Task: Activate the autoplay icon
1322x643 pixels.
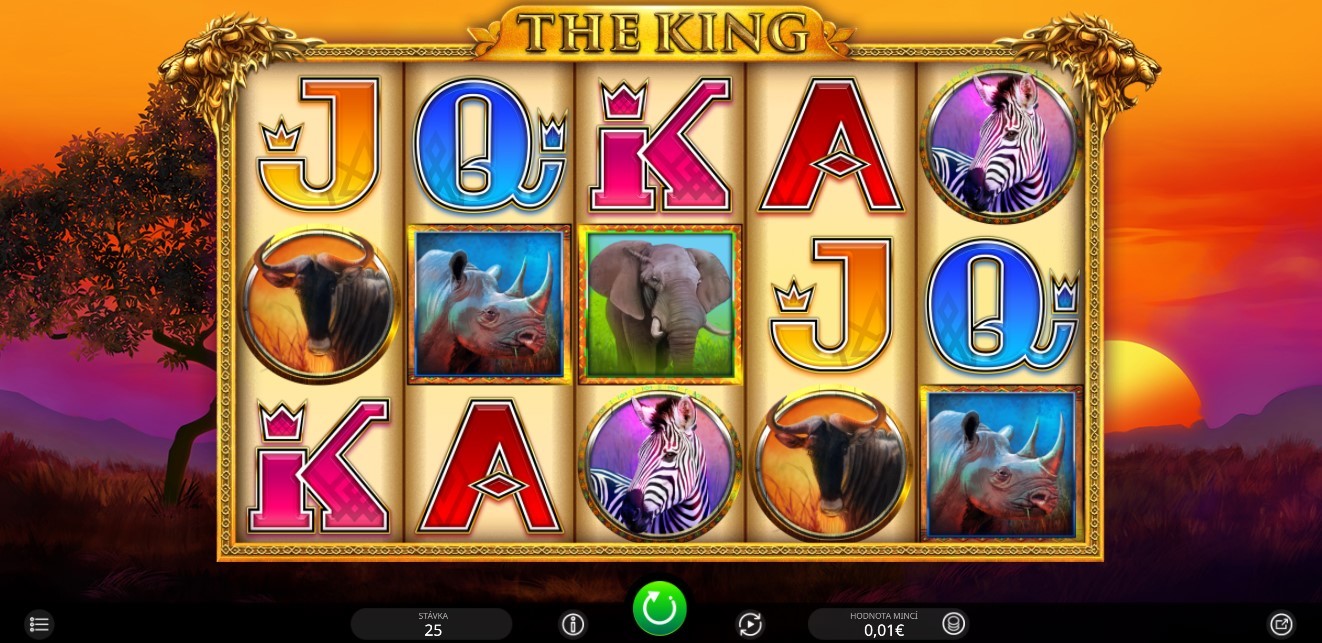Action: (x=750, y=625)
